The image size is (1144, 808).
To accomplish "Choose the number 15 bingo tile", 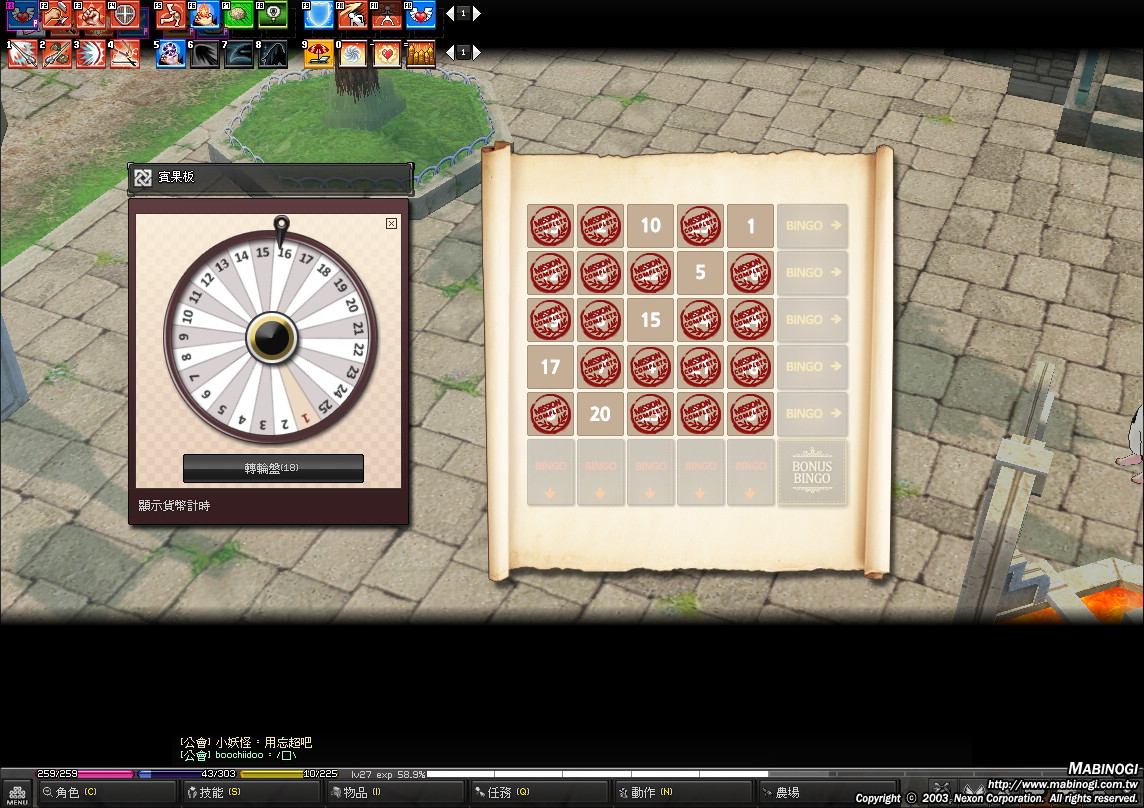I will point(650,320).
